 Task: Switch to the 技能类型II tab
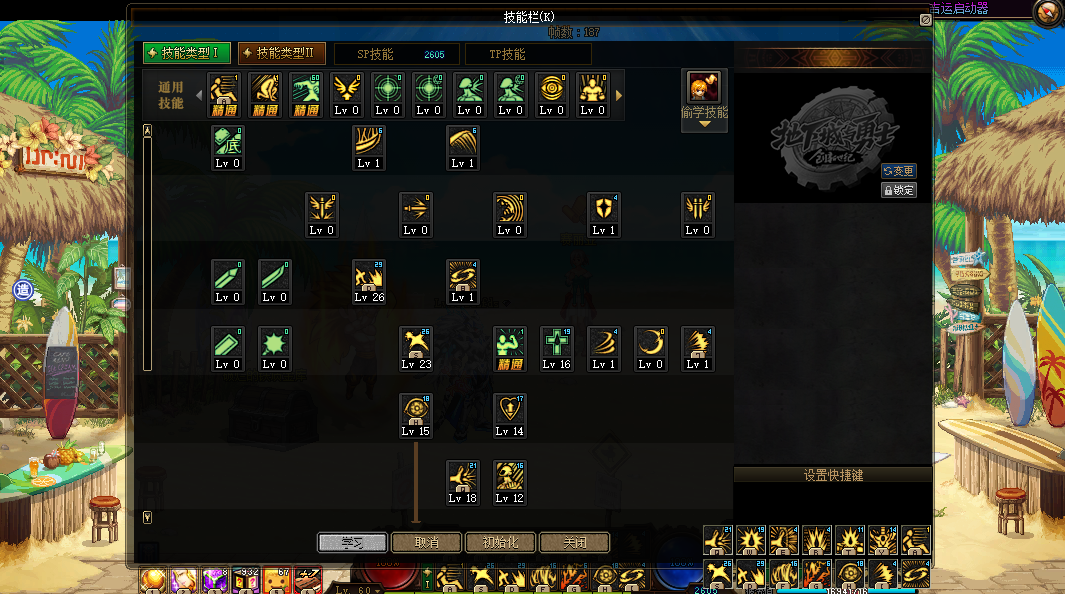pos(281,53)
